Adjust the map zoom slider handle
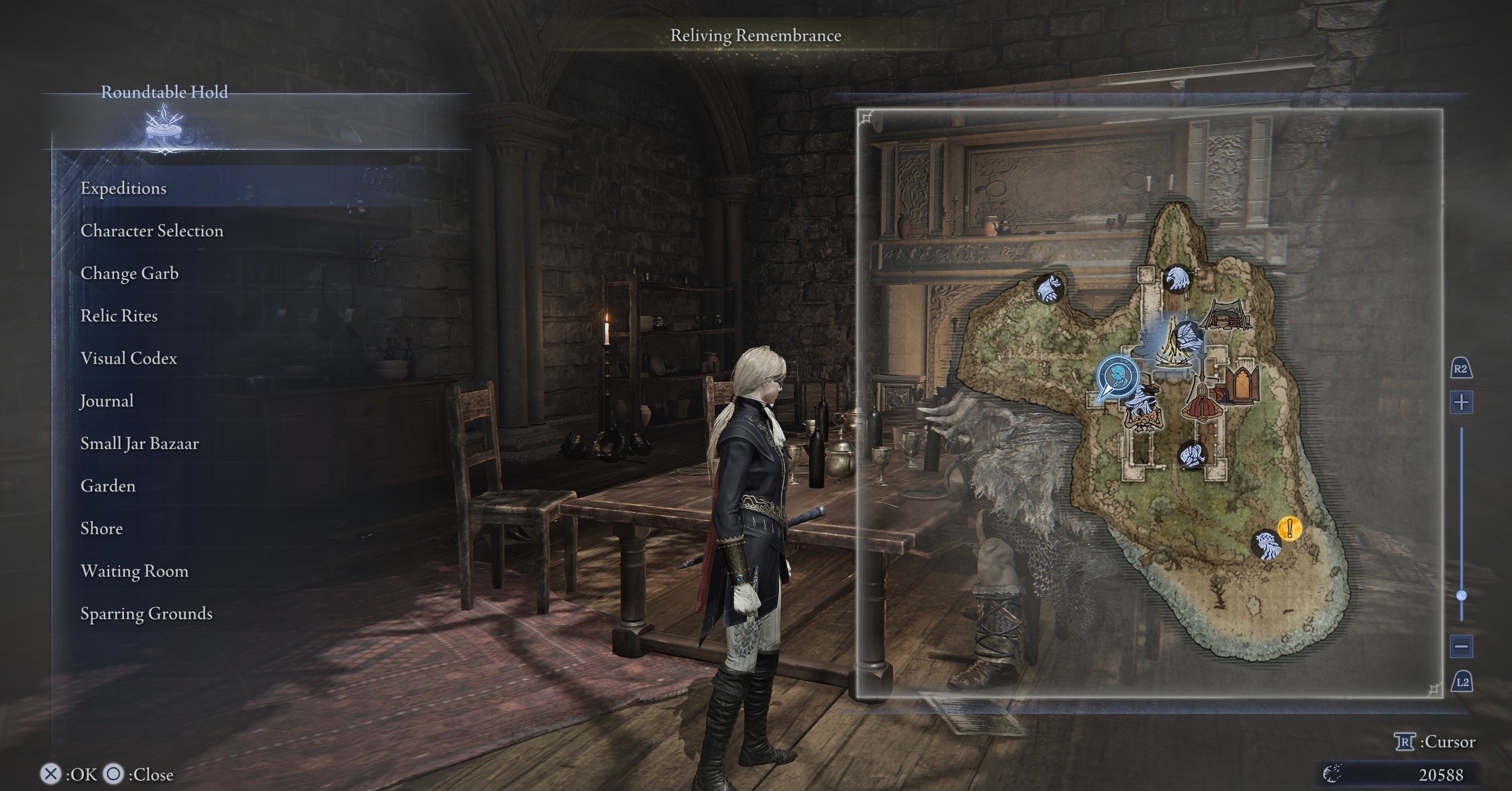The image size is (1512, 791). [x=1462, y=595]
